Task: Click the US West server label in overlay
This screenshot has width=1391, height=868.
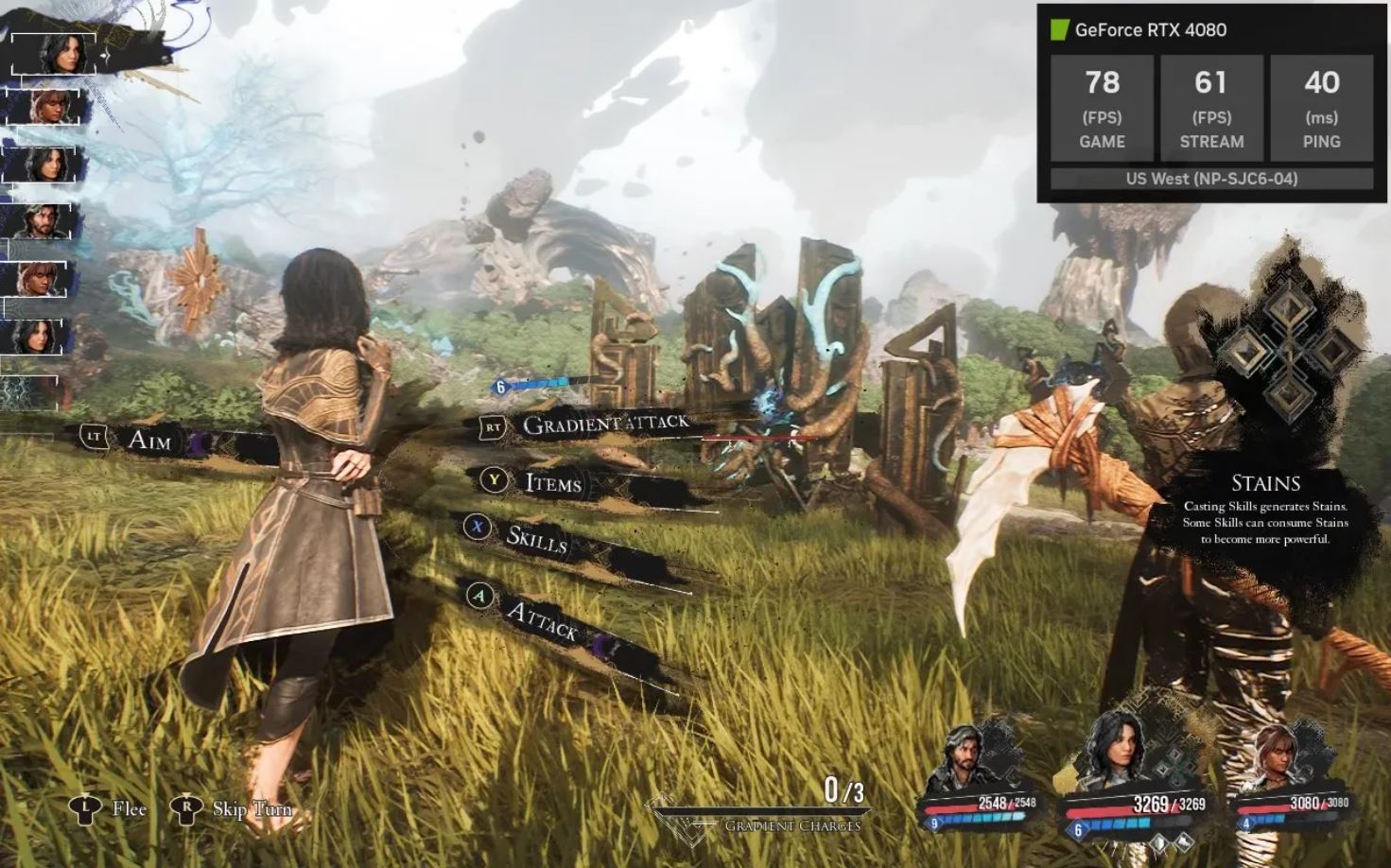Action: tap(1211, 179)
